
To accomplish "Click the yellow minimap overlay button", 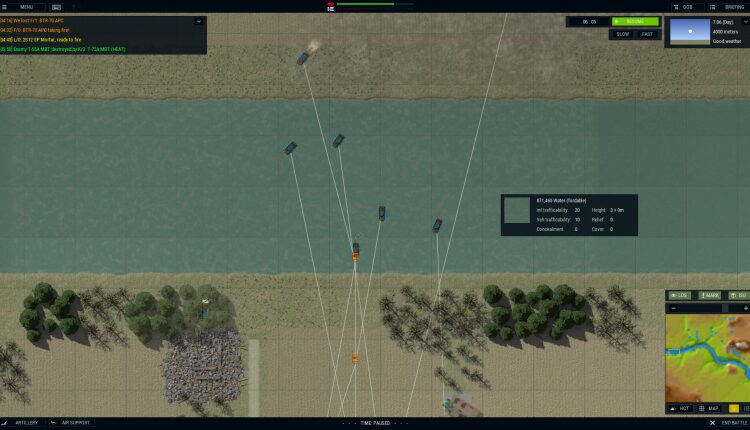I will (x=734, y=408).
